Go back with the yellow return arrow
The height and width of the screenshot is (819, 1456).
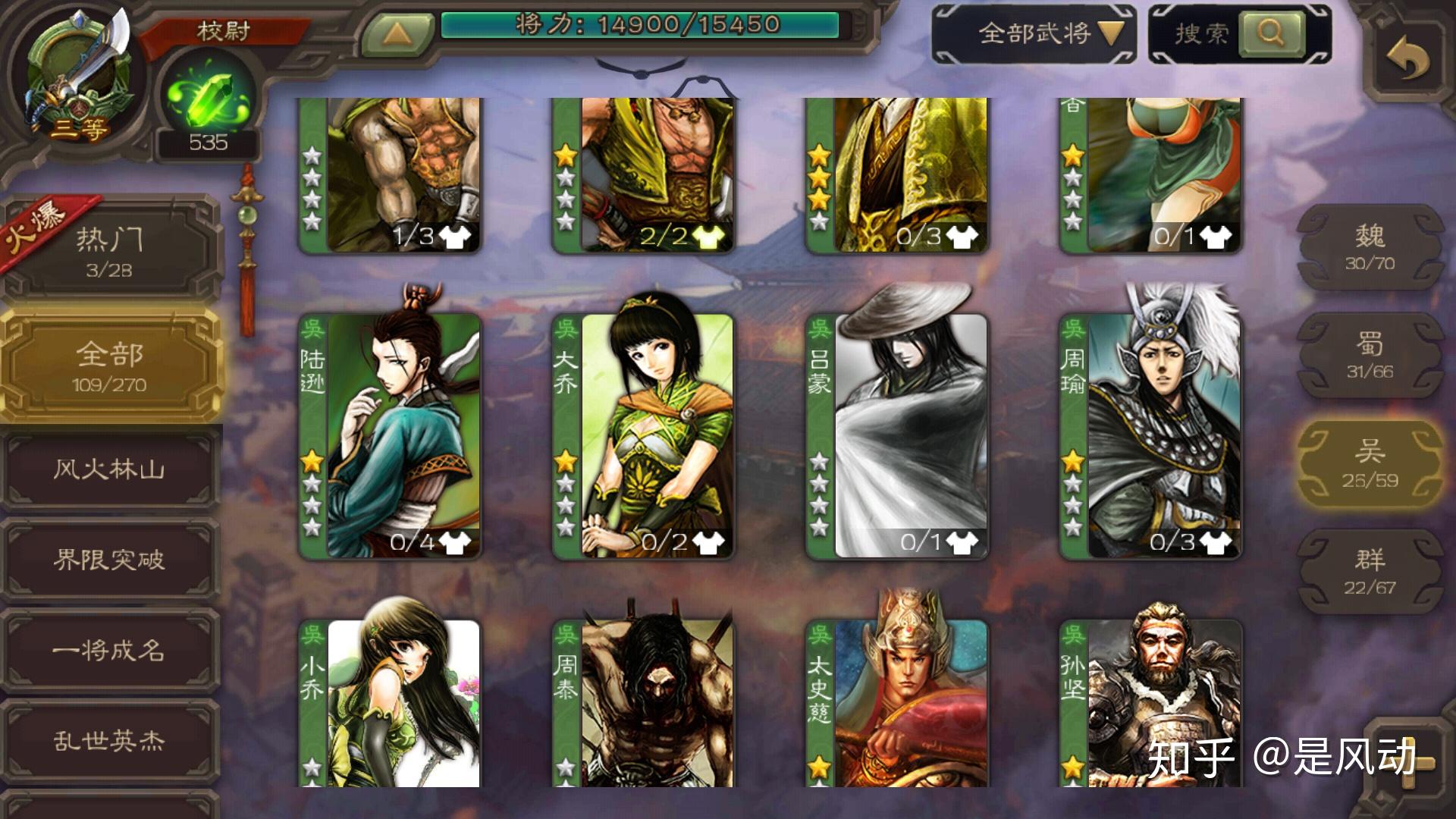[x=1407, y=60]
